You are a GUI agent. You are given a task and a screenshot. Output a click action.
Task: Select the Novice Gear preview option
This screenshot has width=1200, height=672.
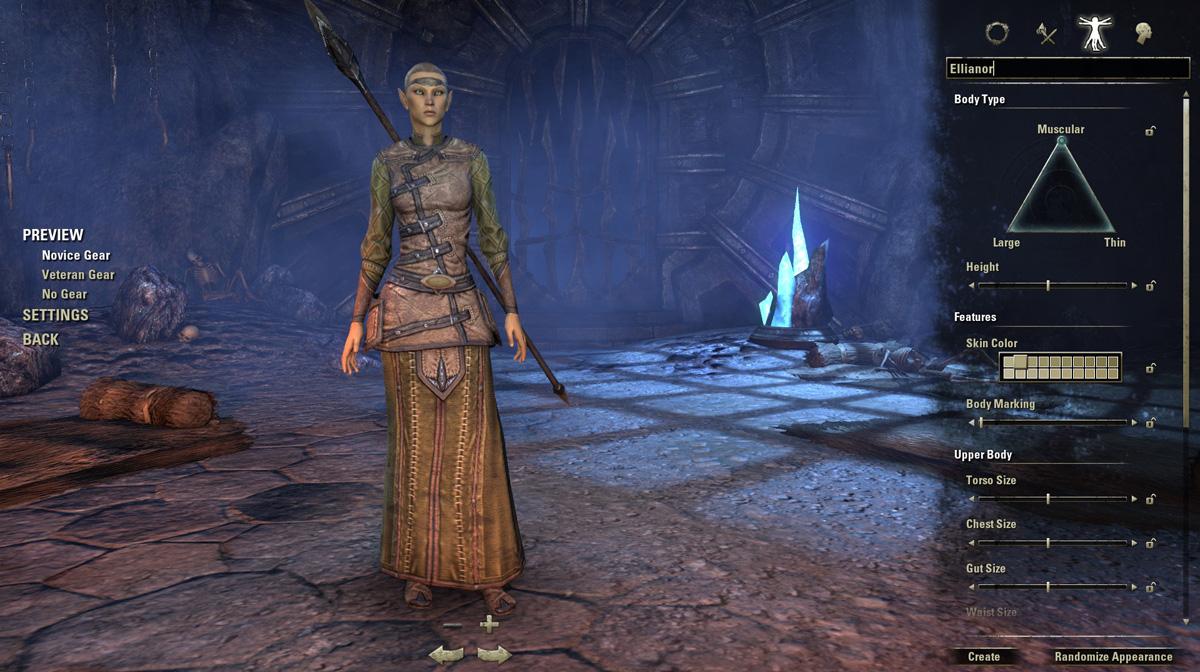pyautogui.click(x=76, y=255)
